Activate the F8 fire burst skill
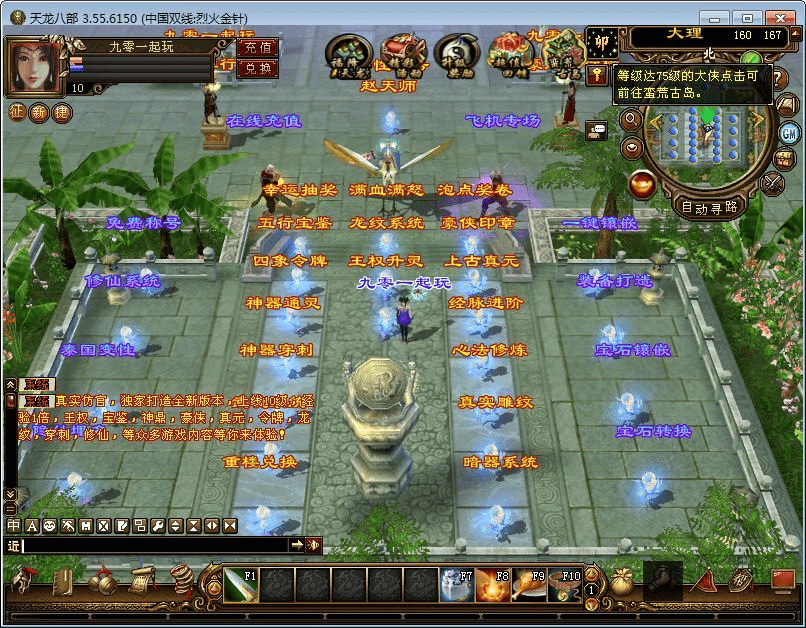This screenshot has width=806, height=628. [x=493, y=585]
